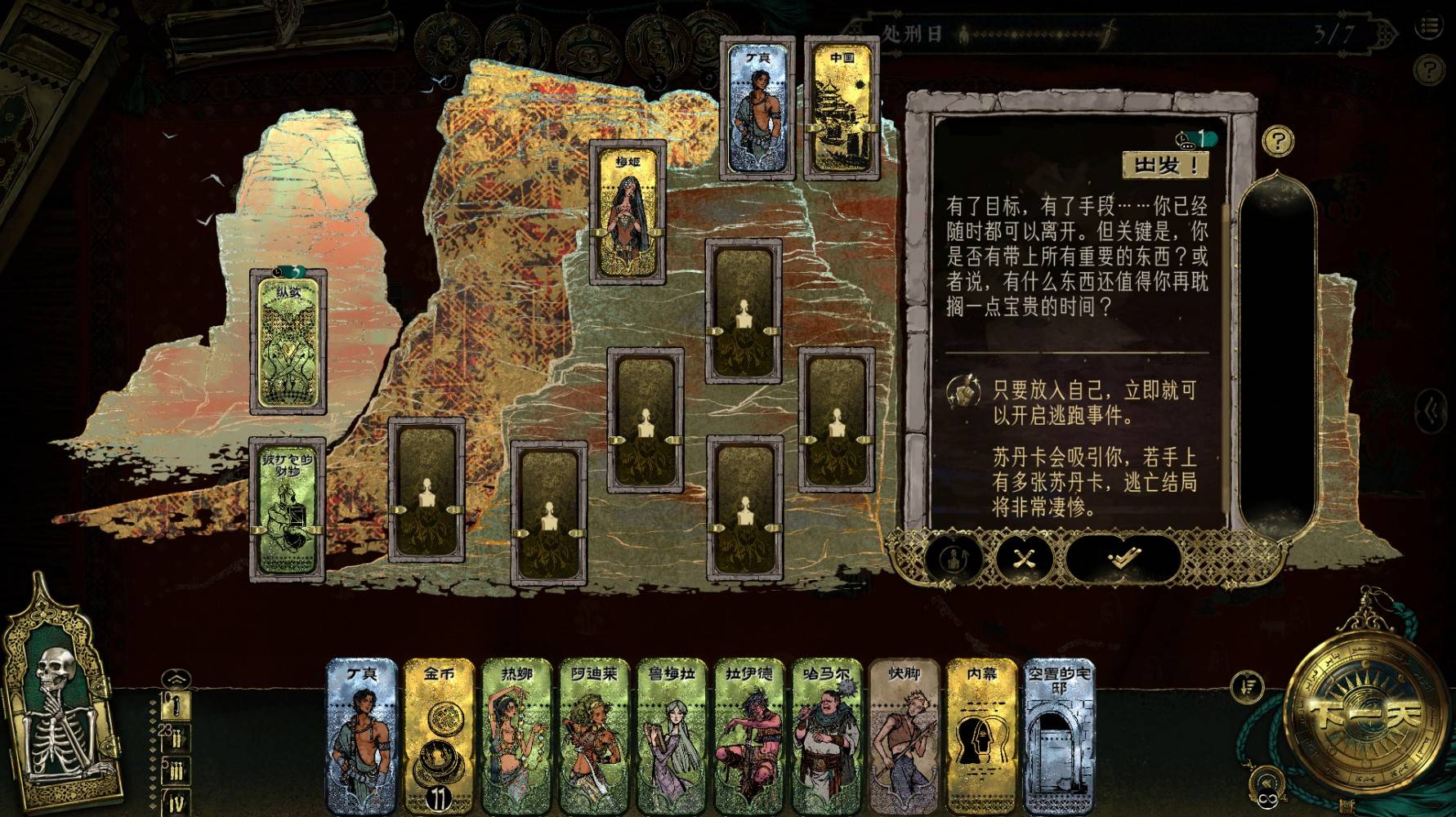Click the 梅姬 card on the board

point(628,212)
